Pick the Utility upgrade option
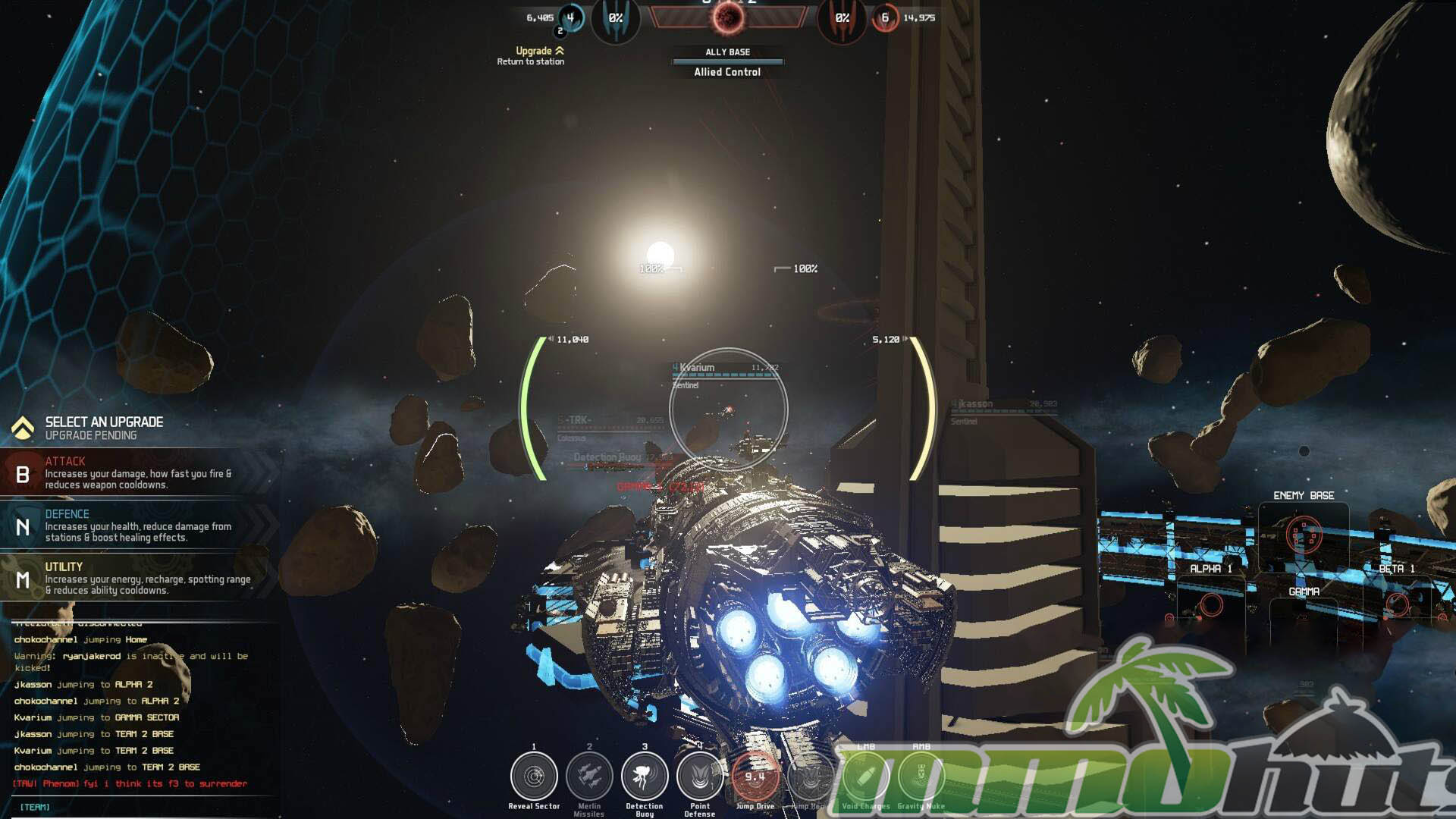 [x=136, y=579]
